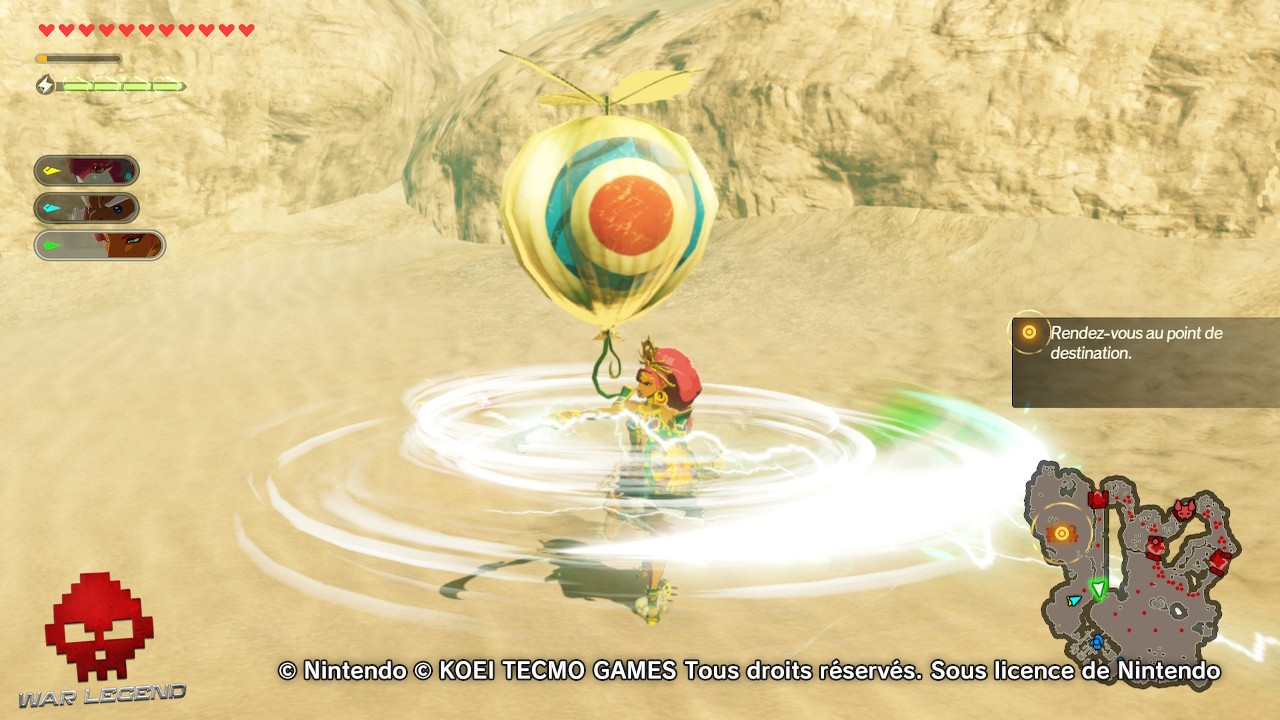Click the blue ally marker near minimap bottom

coord(1096,641)
